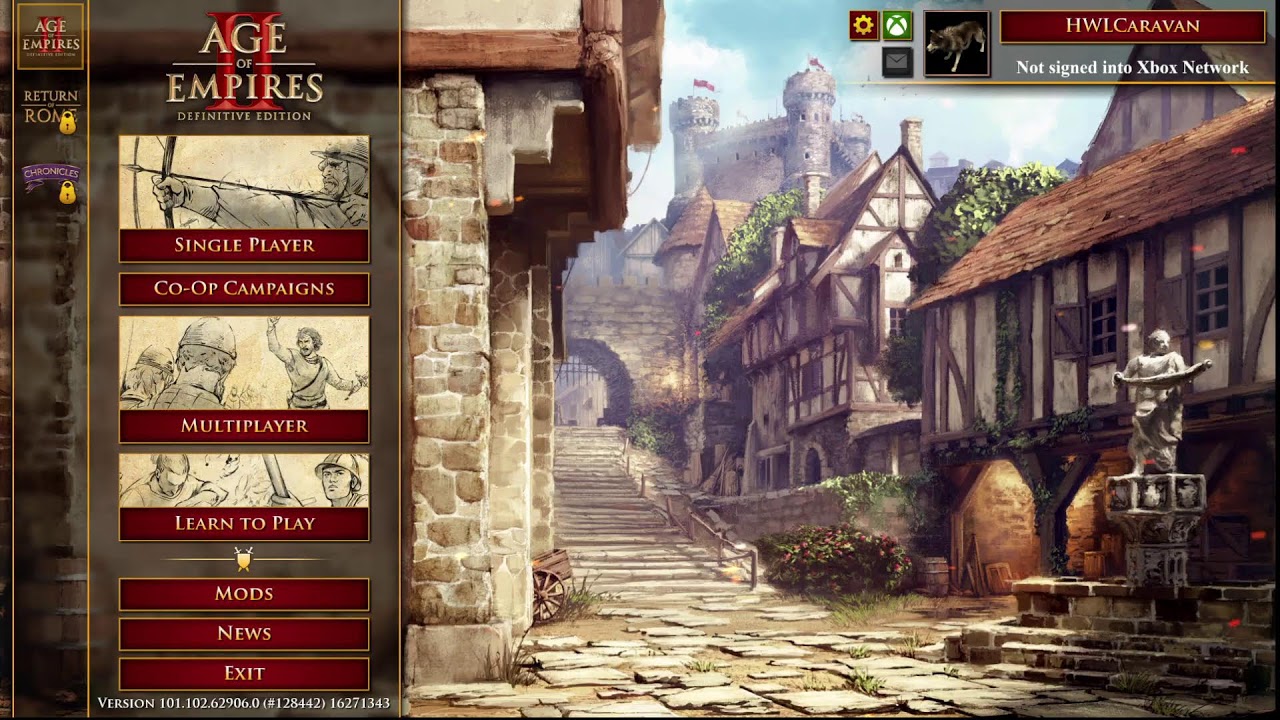This screenshot has height=720, width=1280.
Task: Open the Mods browser
Action: click(x=244, y=594)
